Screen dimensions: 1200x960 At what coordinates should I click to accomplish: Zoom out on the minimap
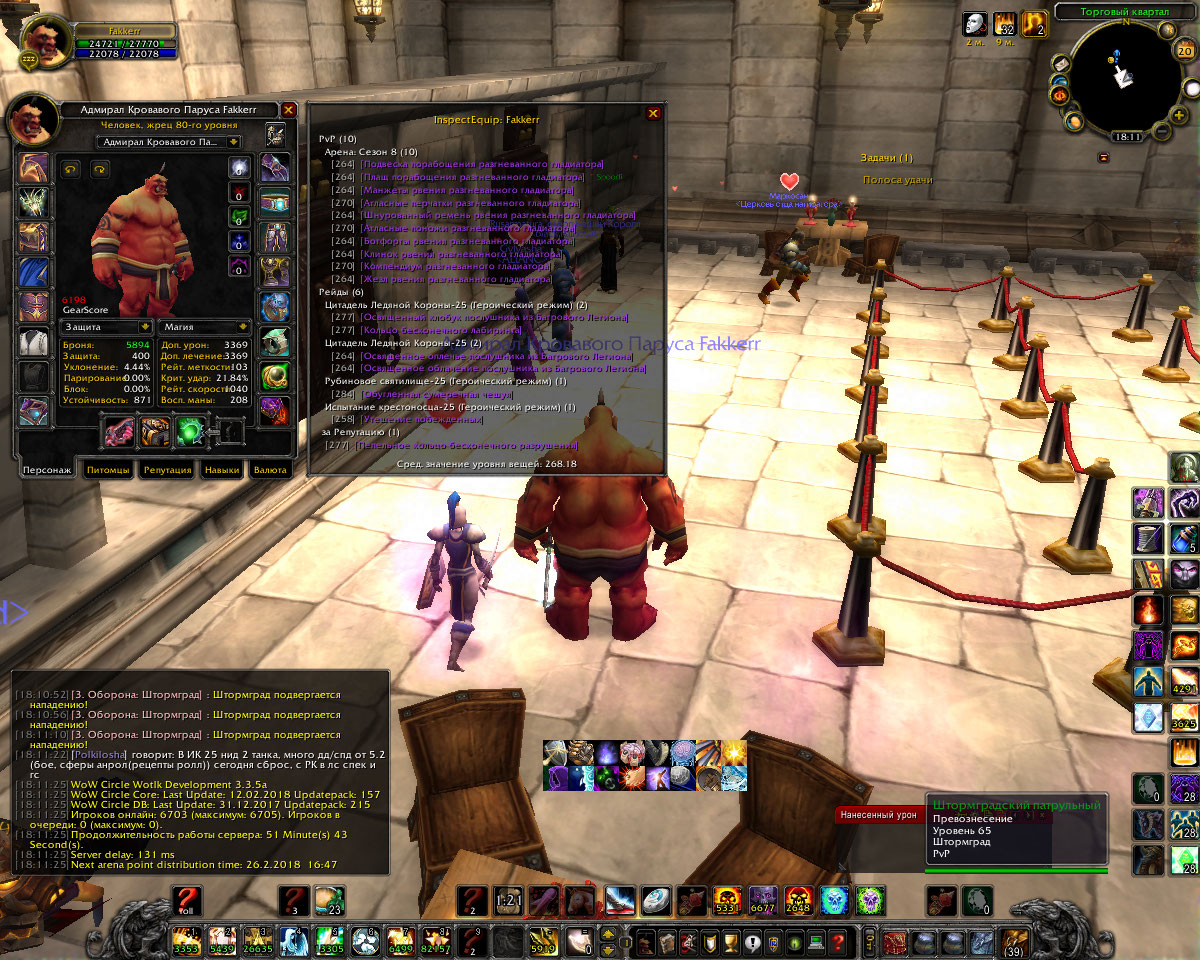(x=1160, y=131)
